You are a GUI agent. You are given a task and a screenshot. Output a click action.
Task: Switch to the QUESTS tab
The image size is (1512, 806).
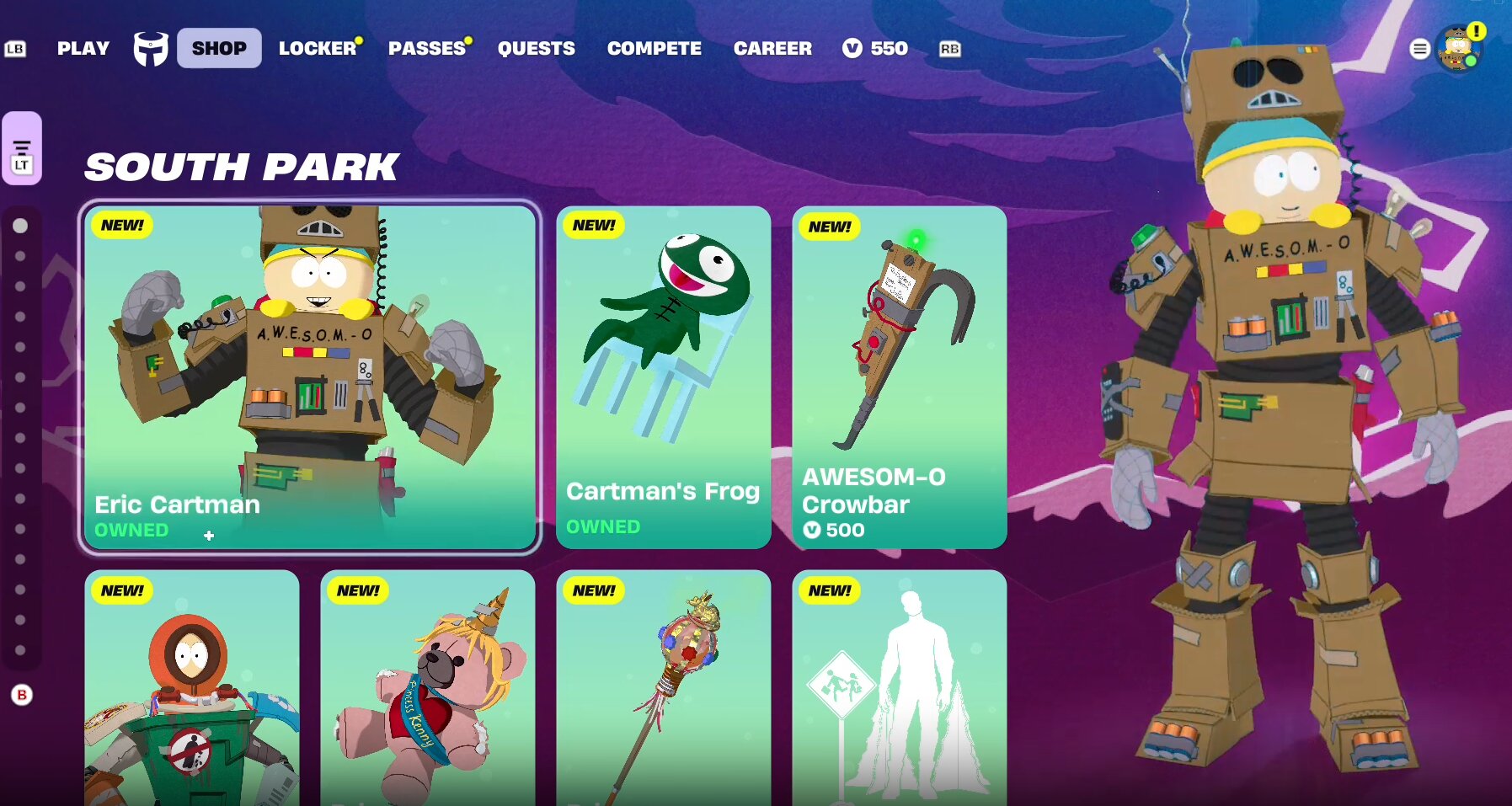click(x=537, y=48)
